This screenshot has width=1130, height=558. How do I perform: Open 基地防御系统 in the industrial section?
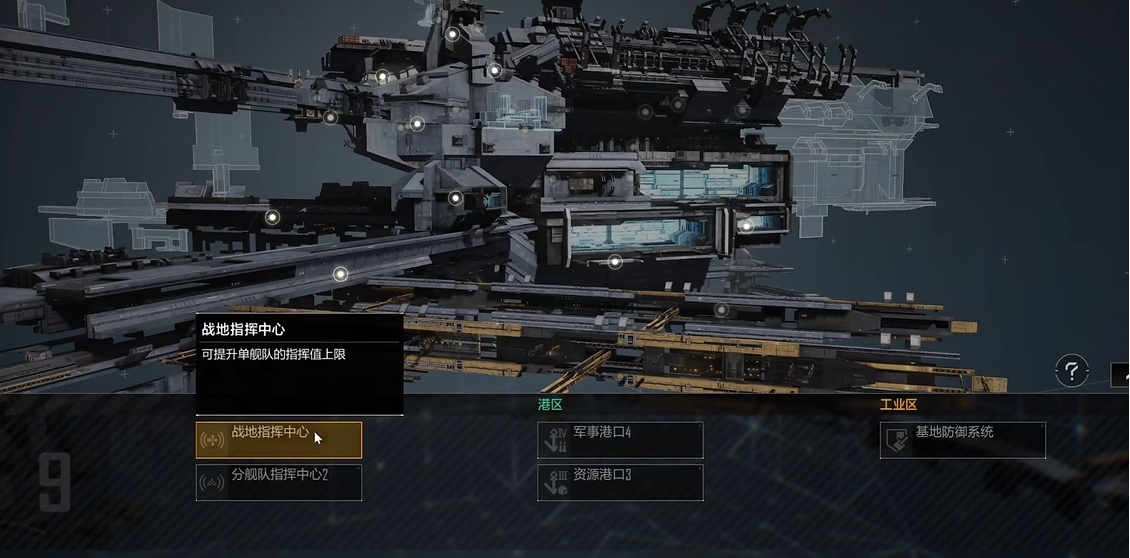(x=962, y=440)
